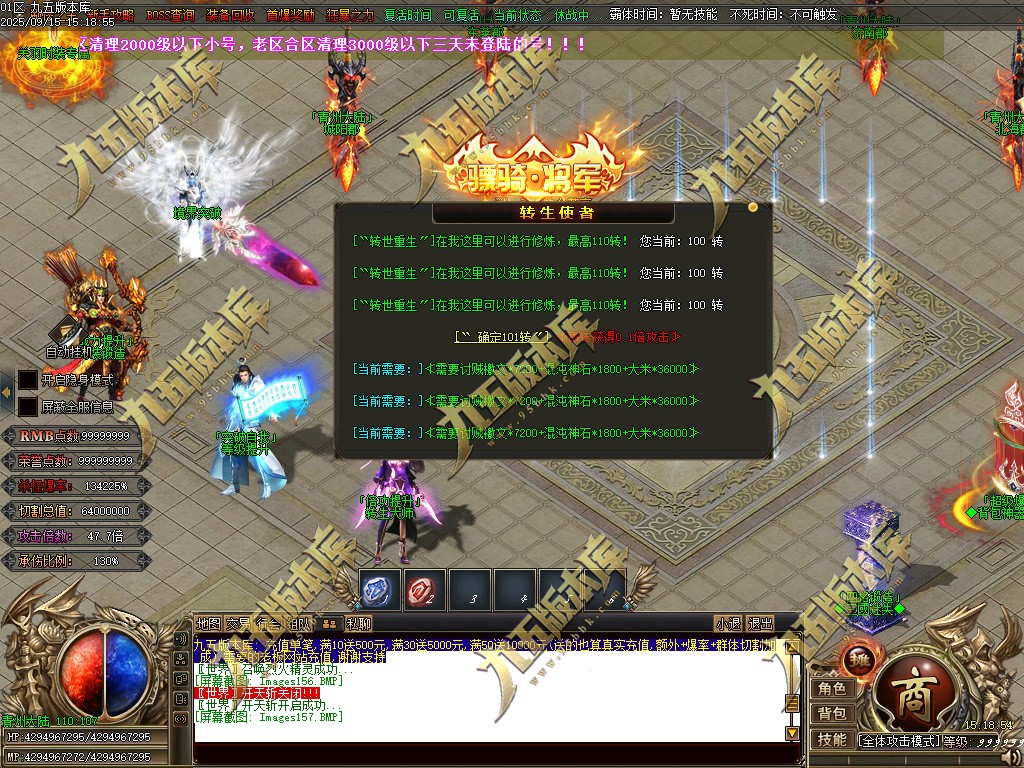Tick the 开启隐身模式 checkbox

pos(28,380)
